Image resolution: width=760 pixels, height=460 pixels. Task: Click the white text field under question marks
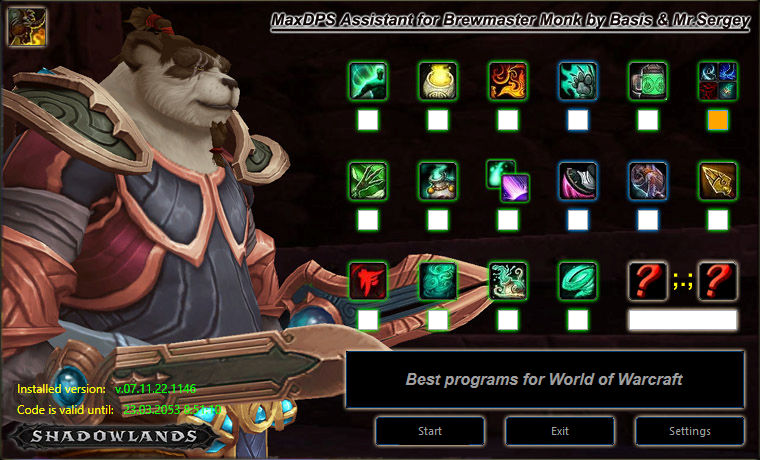pos(682,320)
